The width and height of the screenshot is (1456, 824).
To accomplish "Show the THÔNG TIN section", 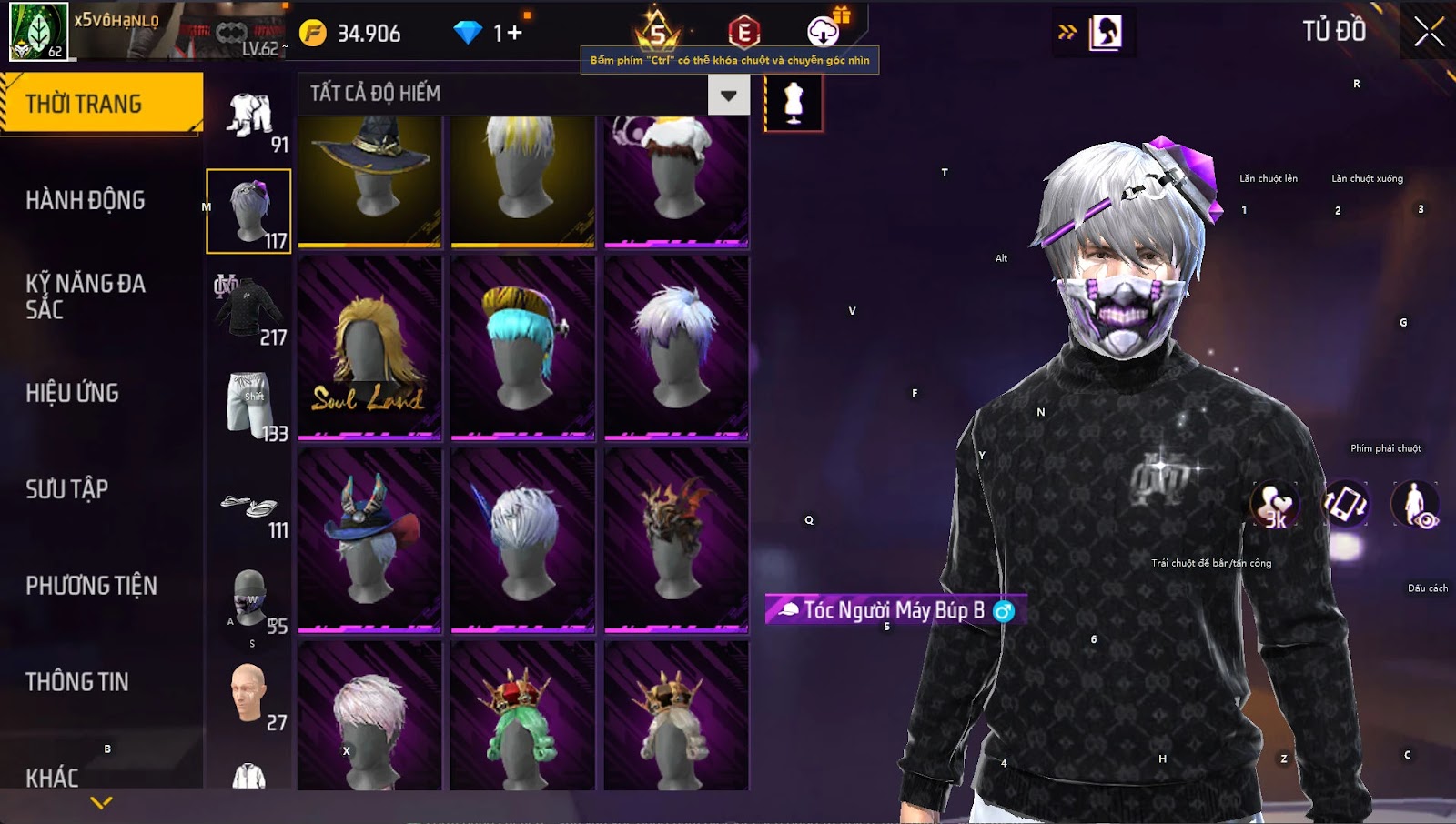I will [x=77, y=682].
